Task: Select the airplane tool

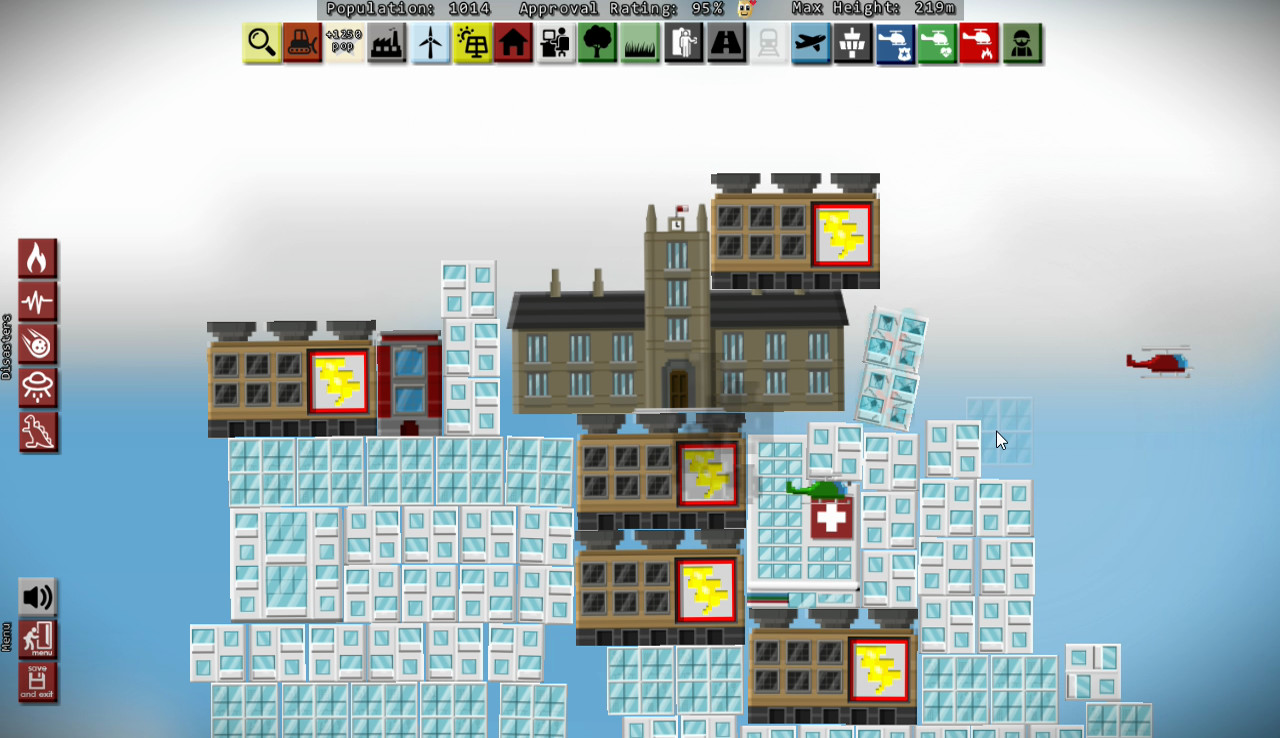Action: tap(811, 43)
